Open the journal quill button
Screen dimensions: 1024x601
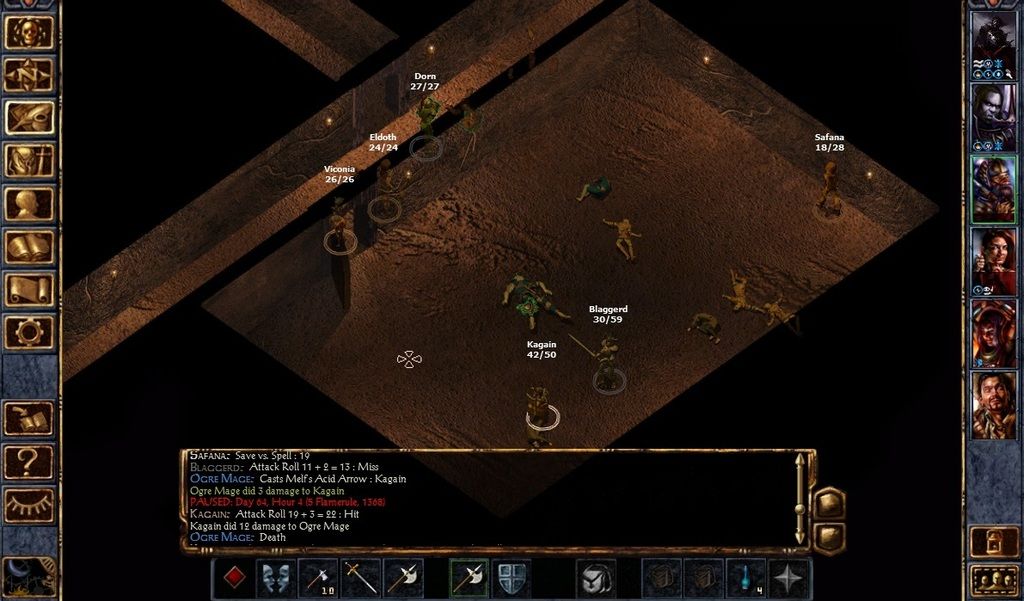tap(29, 118)
